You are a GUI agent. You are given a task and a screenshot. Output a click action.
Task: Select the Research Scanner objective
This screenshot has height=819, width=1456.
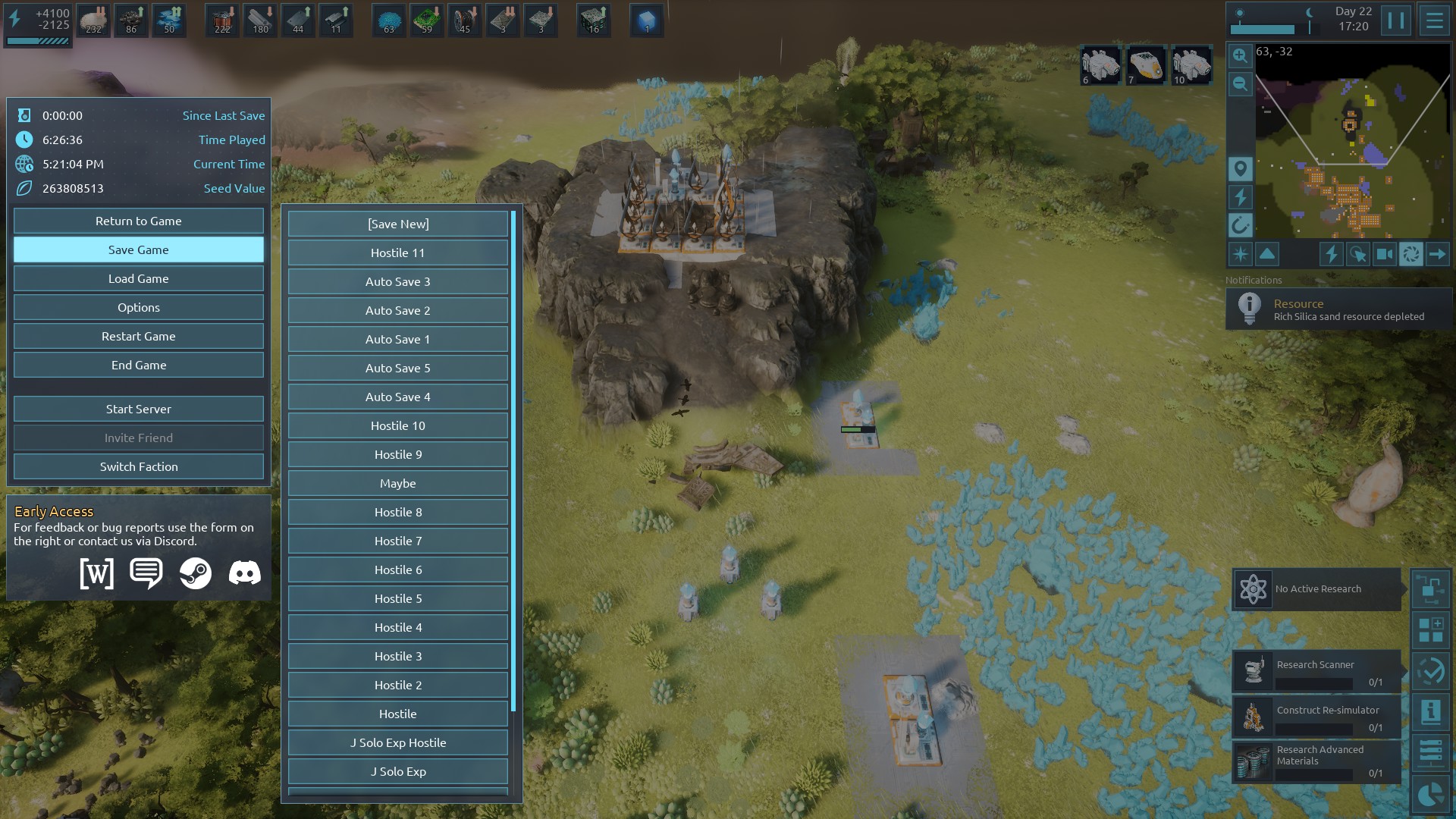1316,671
